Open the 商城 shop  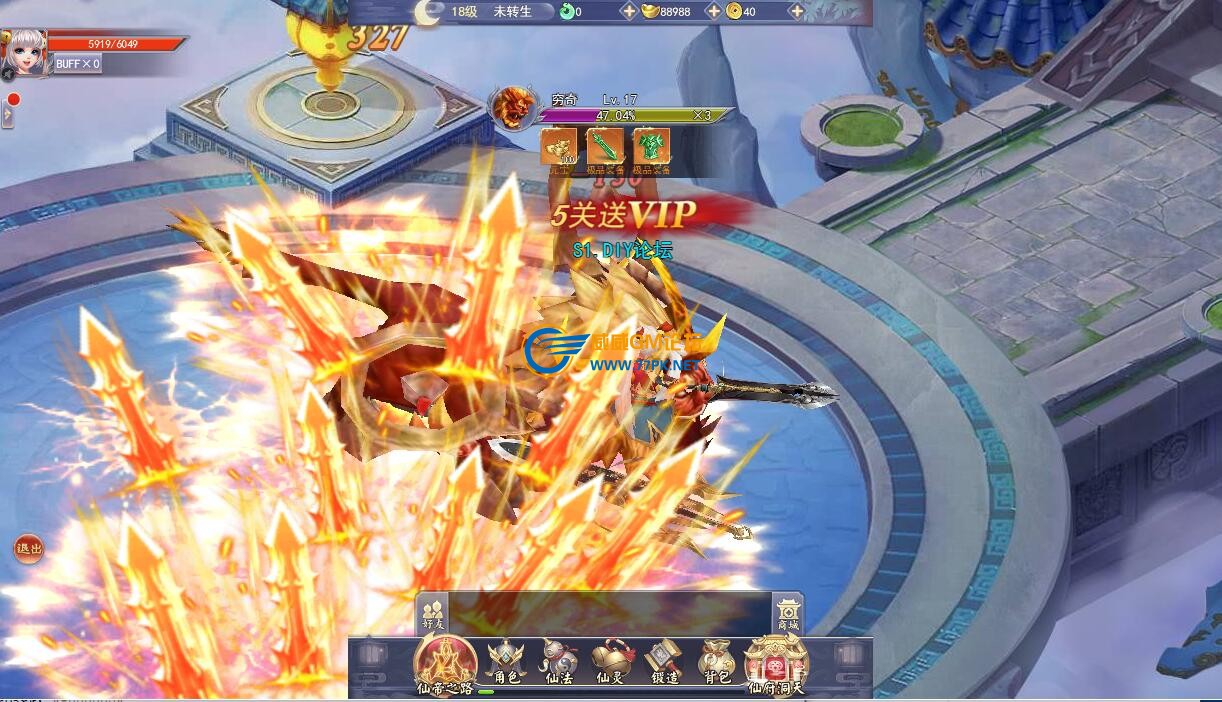coord(787,614)
